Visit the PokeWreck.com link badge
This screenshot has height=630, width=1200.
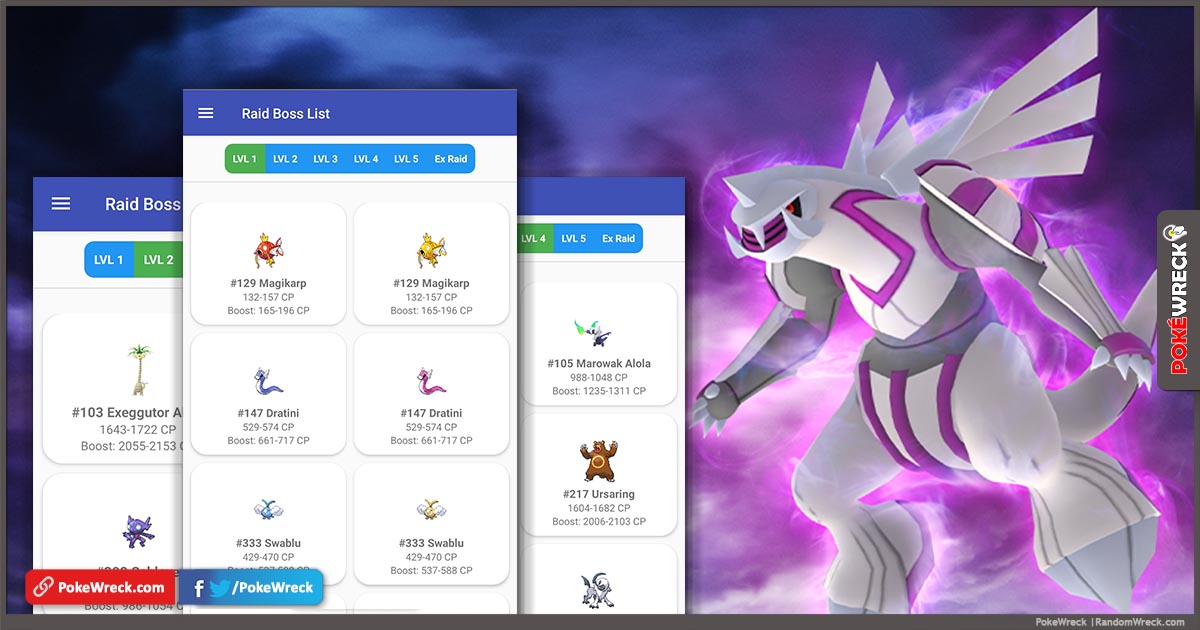click(x=97, y=588)
